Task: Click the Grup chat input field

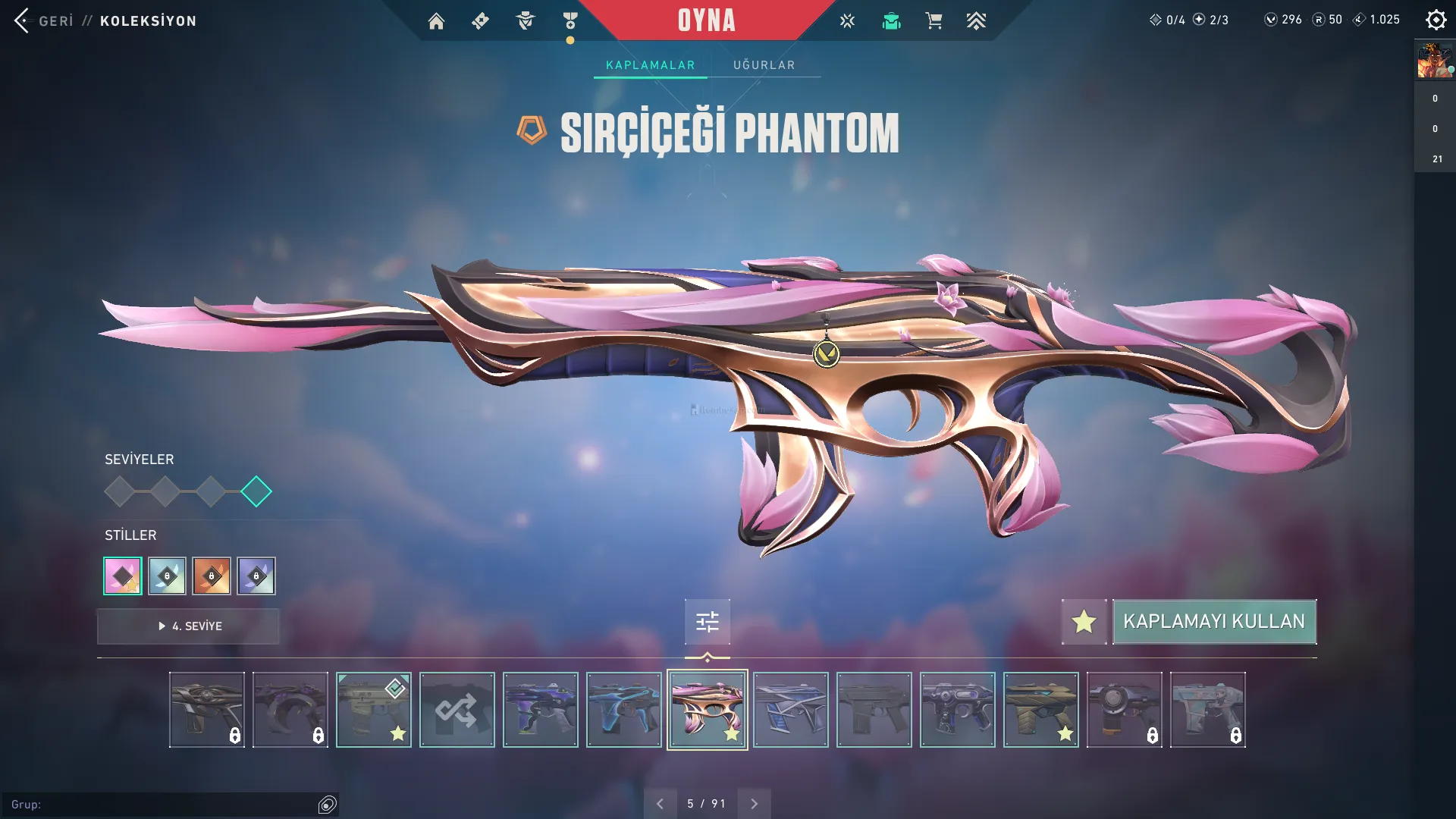Action: 163,805
